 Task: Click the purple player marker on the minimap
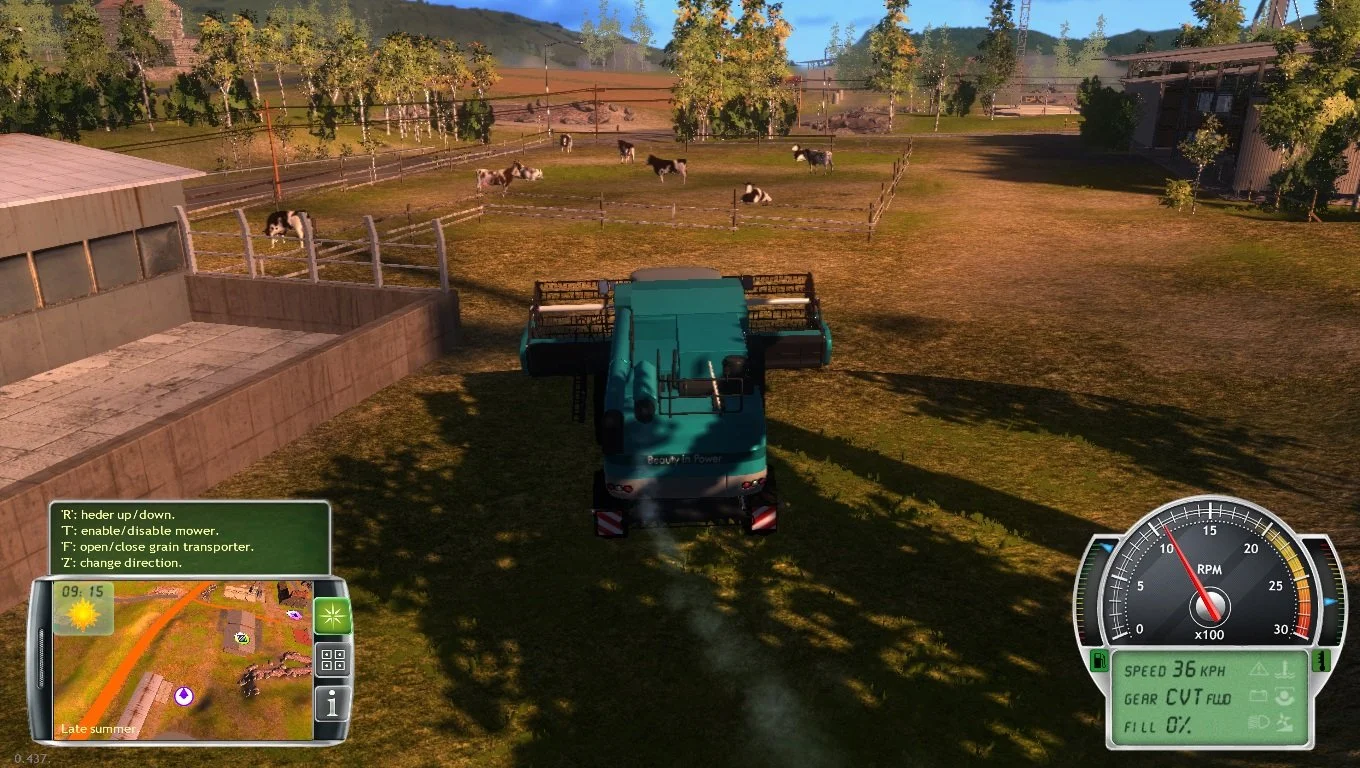click(x=184, y=695)
